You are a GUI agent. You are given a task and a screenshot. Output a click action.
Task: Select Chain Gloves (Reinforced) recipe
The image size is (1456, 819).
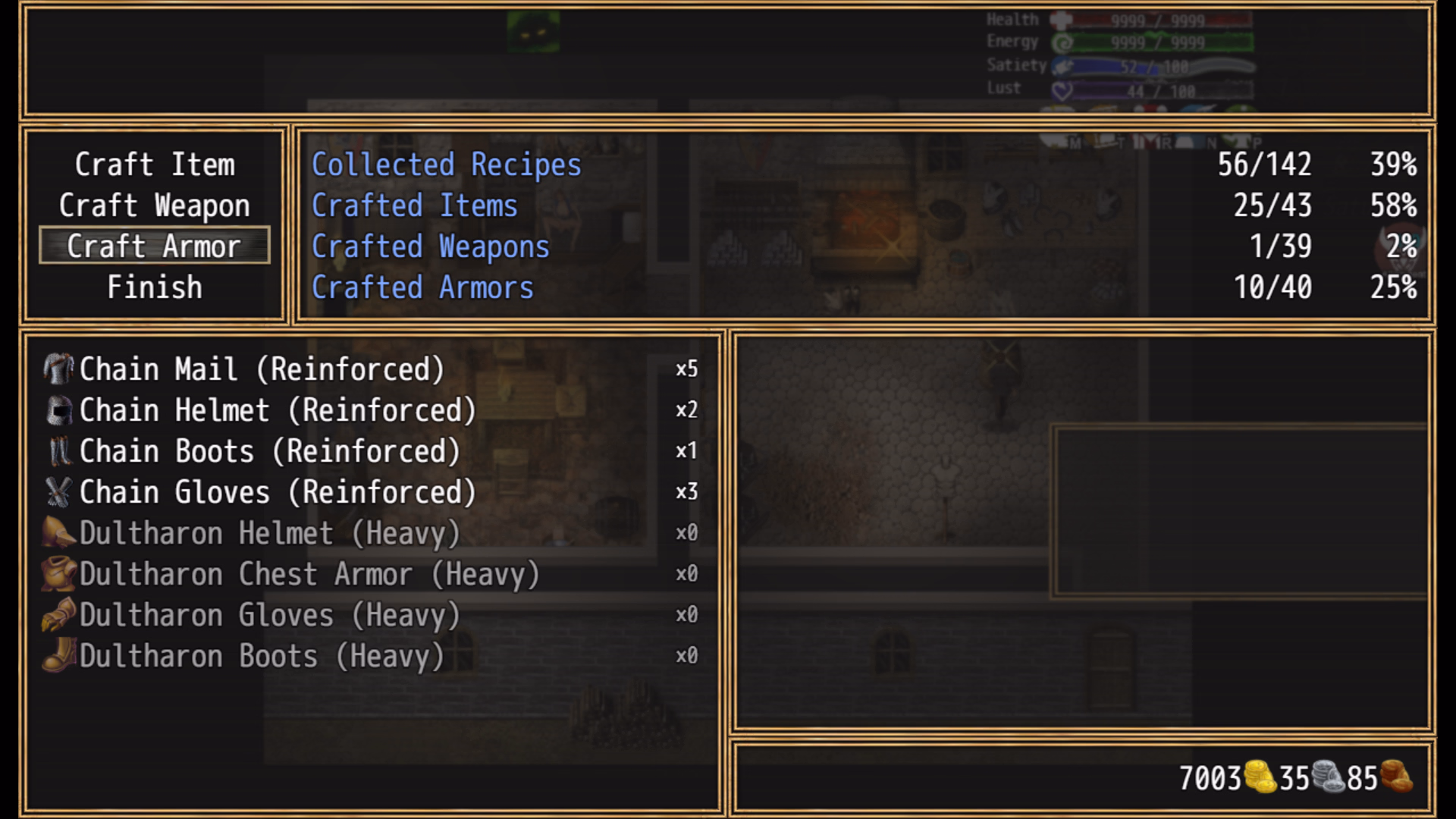[278, 492]
